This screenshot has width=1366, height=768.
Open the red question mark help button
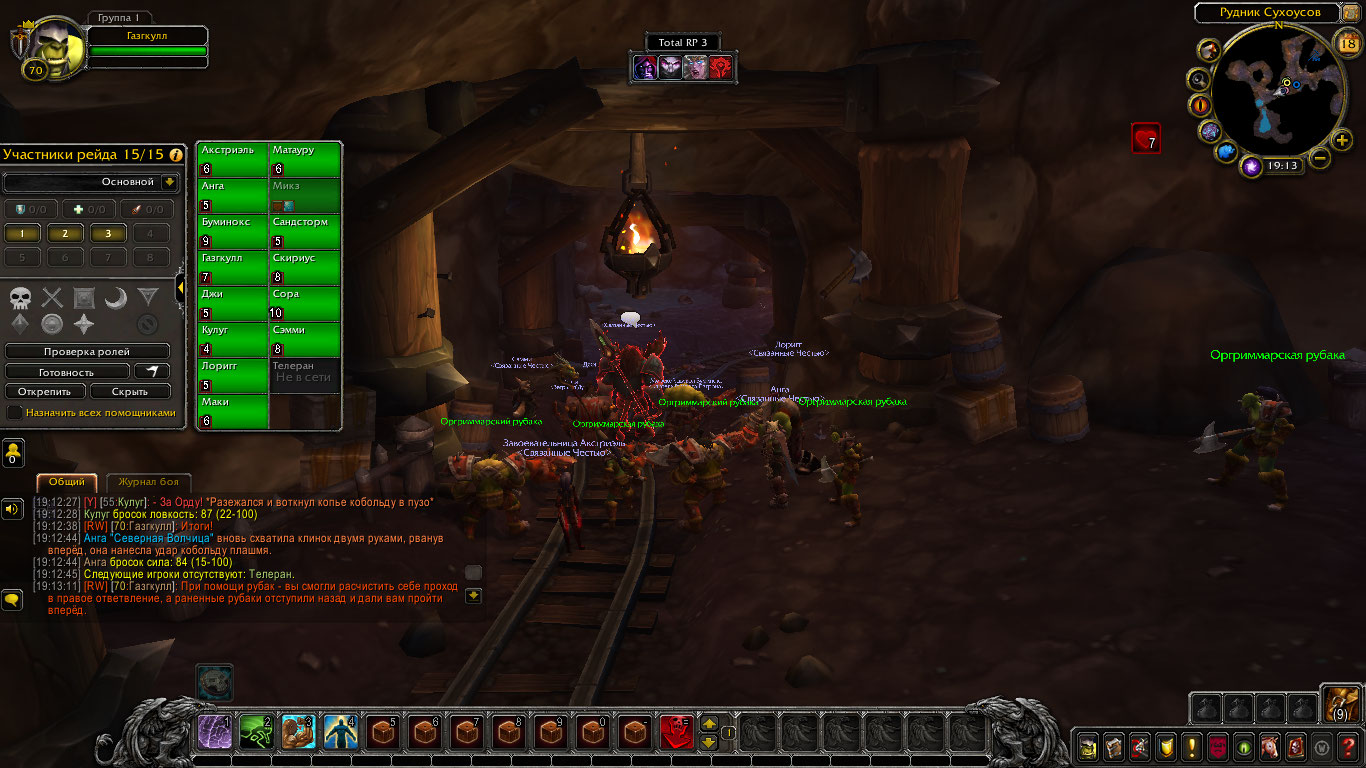point(1349,746)
